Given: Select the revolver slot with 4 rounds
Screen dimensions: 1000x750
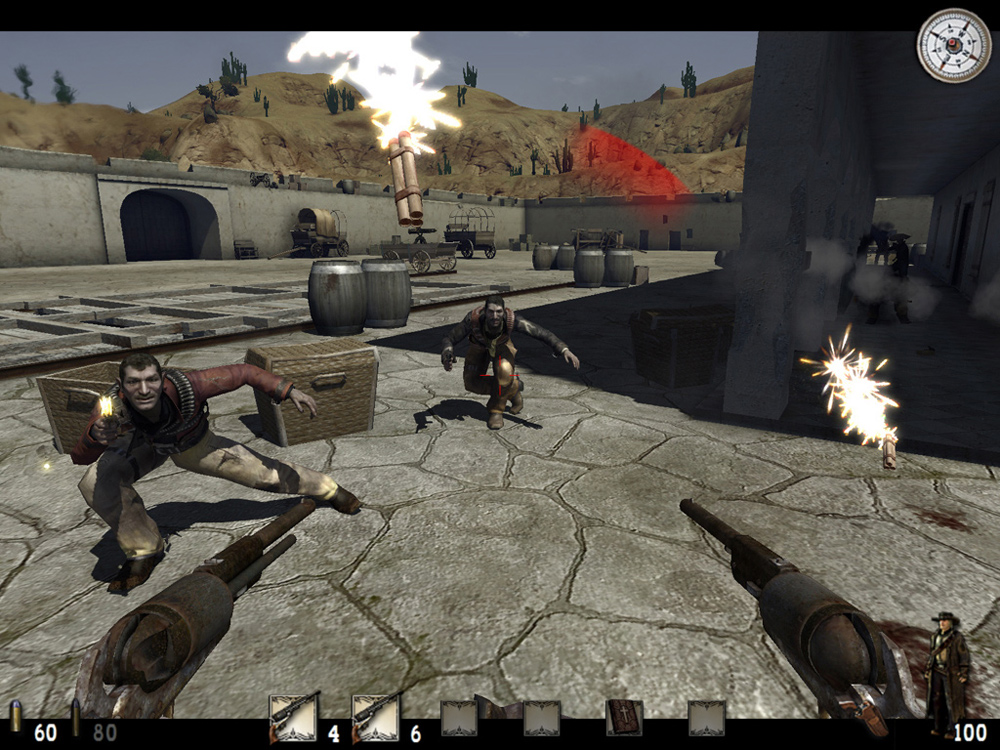Looking at the screenshot, I should tap(294, 717).
